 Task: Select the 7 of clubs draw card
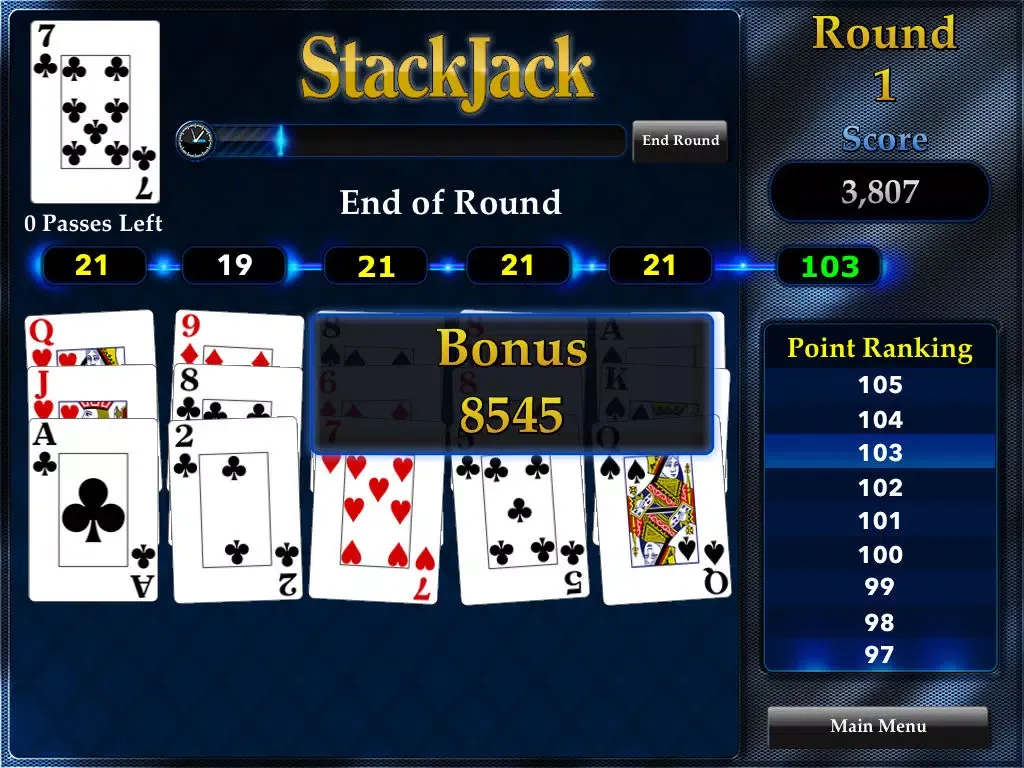coord(95,112)
